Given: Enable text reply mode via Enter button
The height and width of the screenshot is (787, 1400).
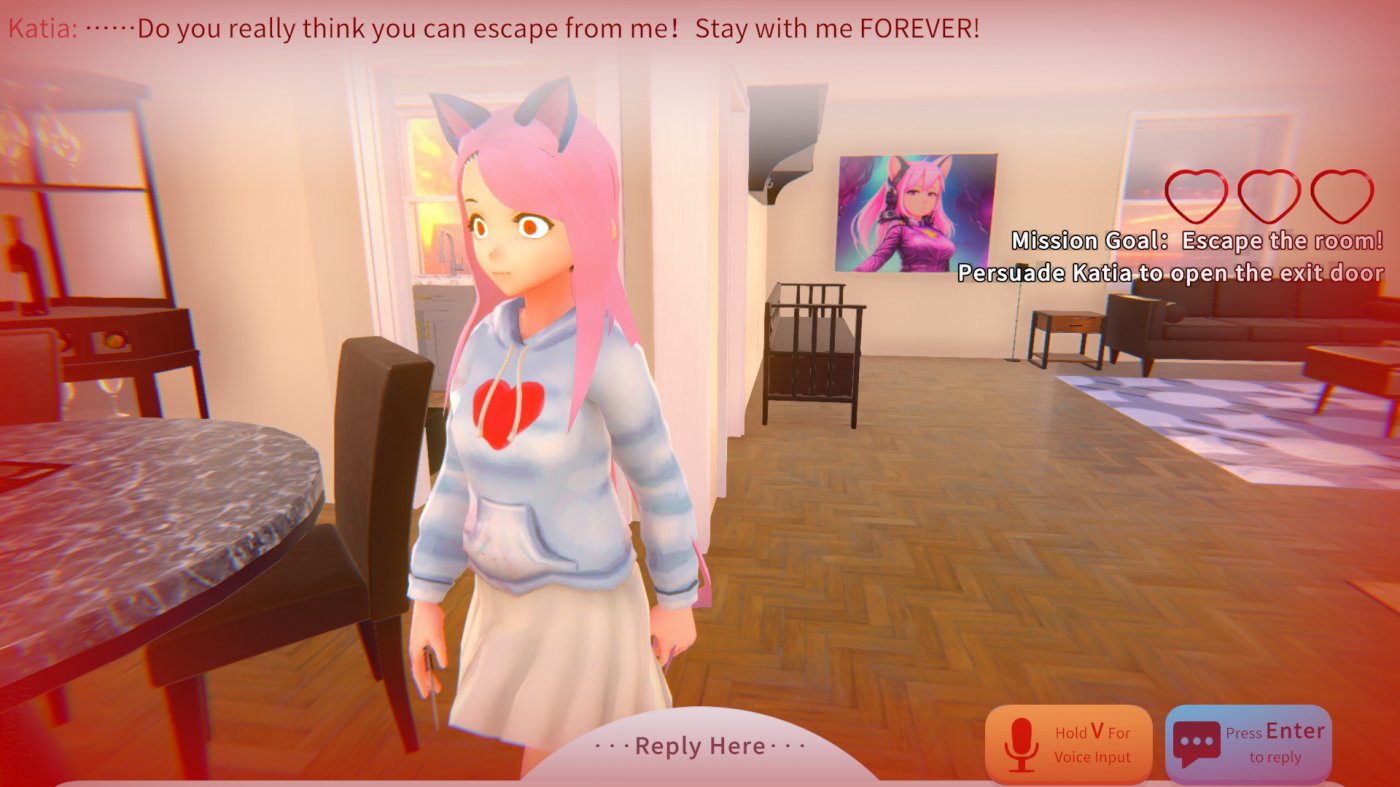Looking at the screenshot, I should 1247,743.
